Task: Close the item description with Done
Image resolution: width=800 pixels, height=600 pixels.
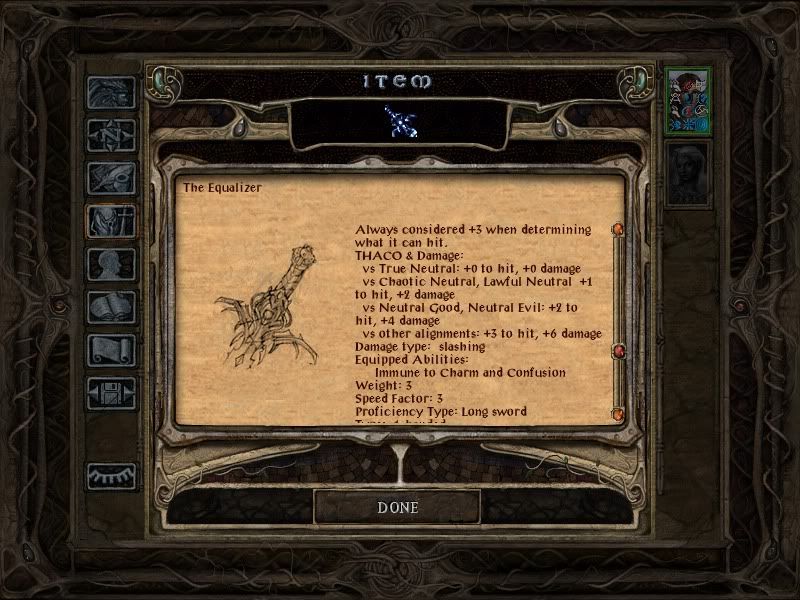Action: pos(397,507)
